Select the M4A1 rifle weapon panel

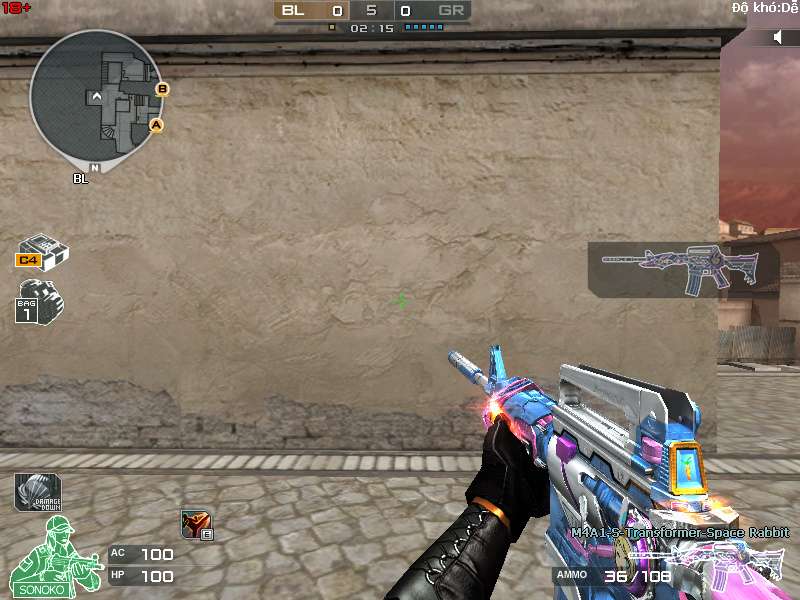[x=683, y=269]
